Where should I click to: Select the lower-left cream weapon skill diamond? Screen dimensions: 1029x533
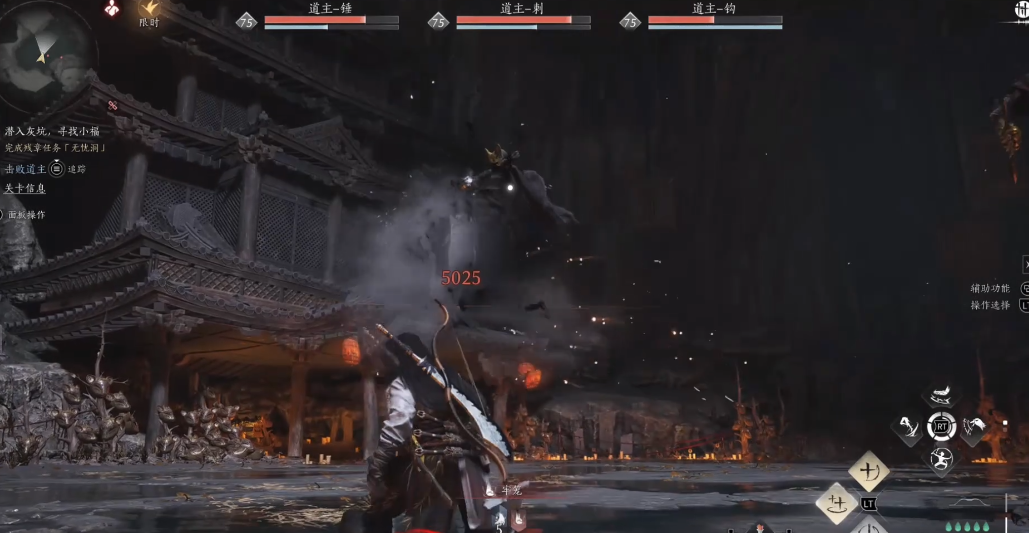click(x=837, y=502)
